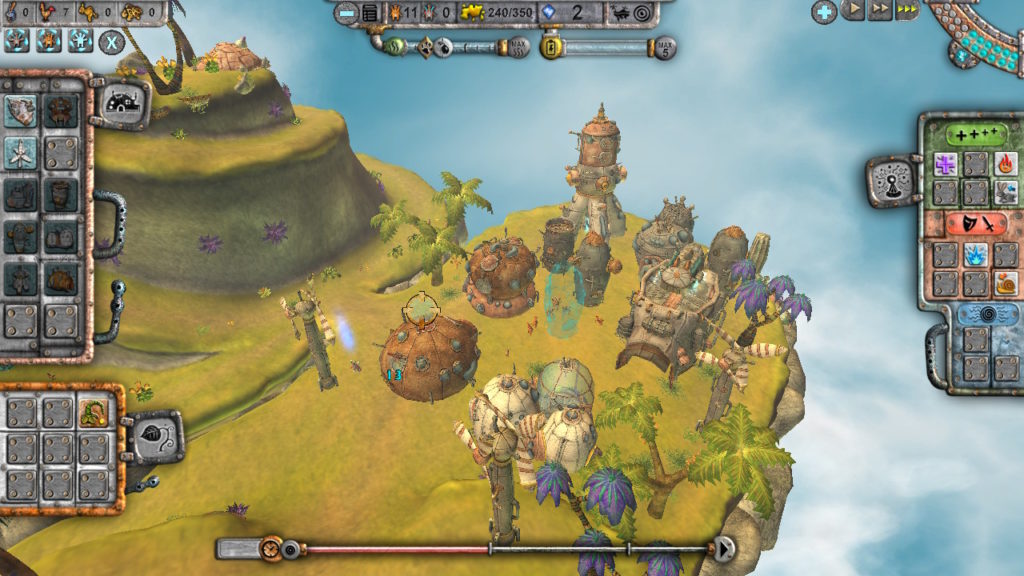Select the blue flame attack spell
Image resolution: width=1024 pixels, height=576 pixels.
pos(975,254)
